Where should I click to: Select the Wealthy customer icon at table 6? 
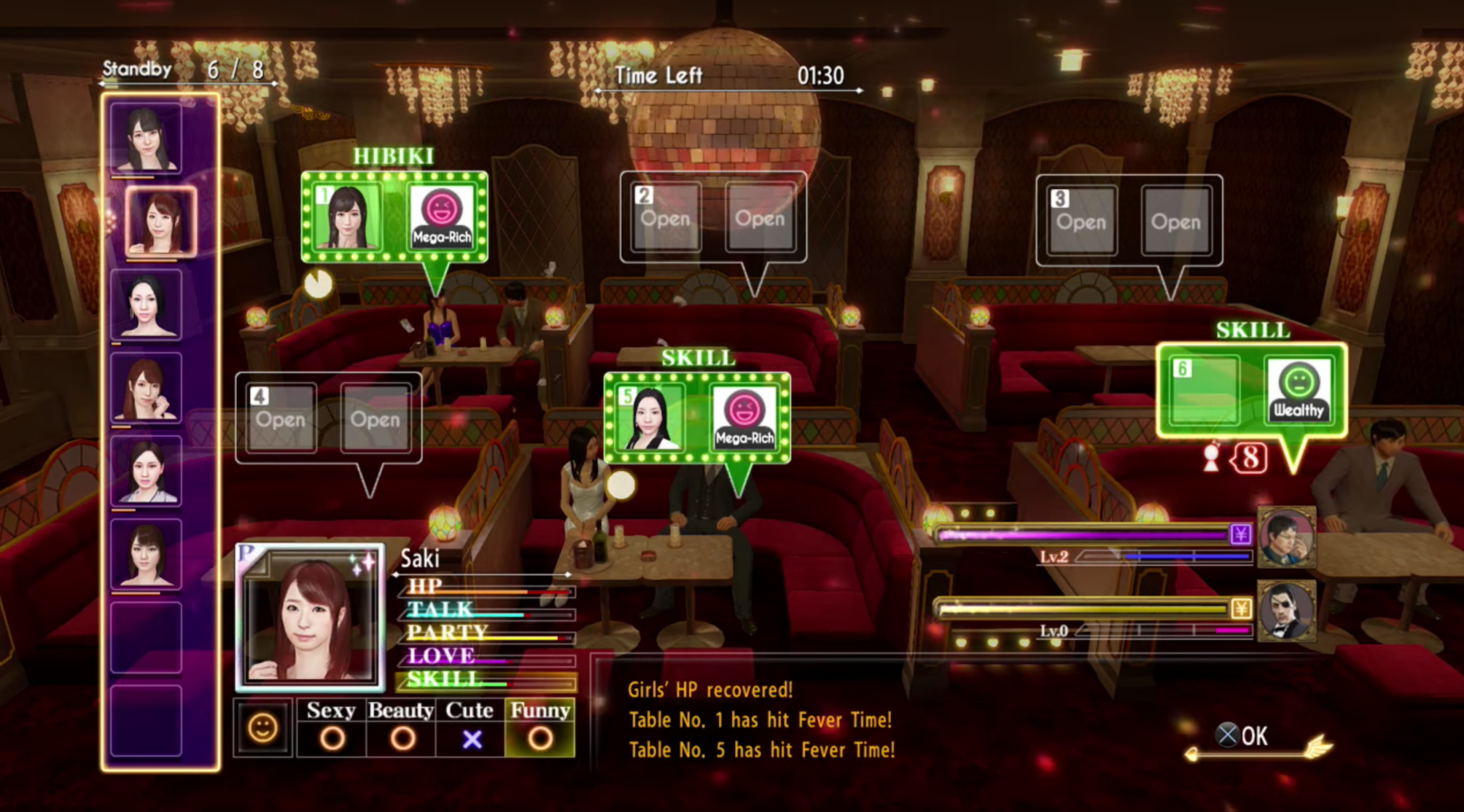tap(1298, 390)
